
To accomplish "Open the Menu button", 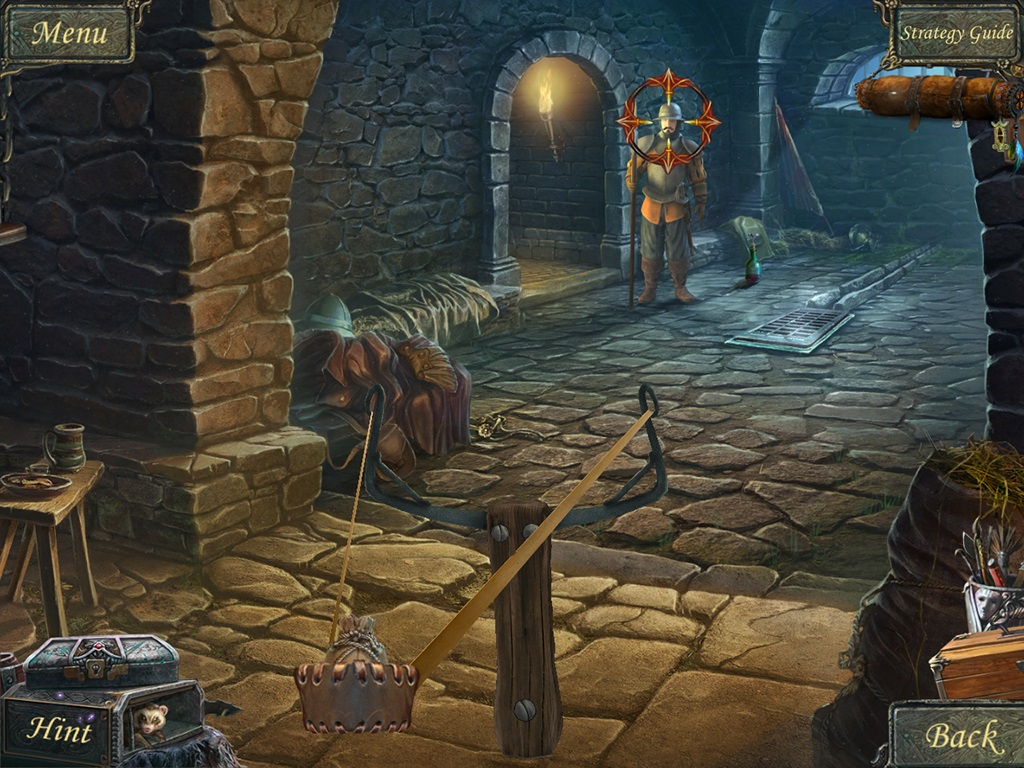I will pyautogui.click(x=68, y=33).
